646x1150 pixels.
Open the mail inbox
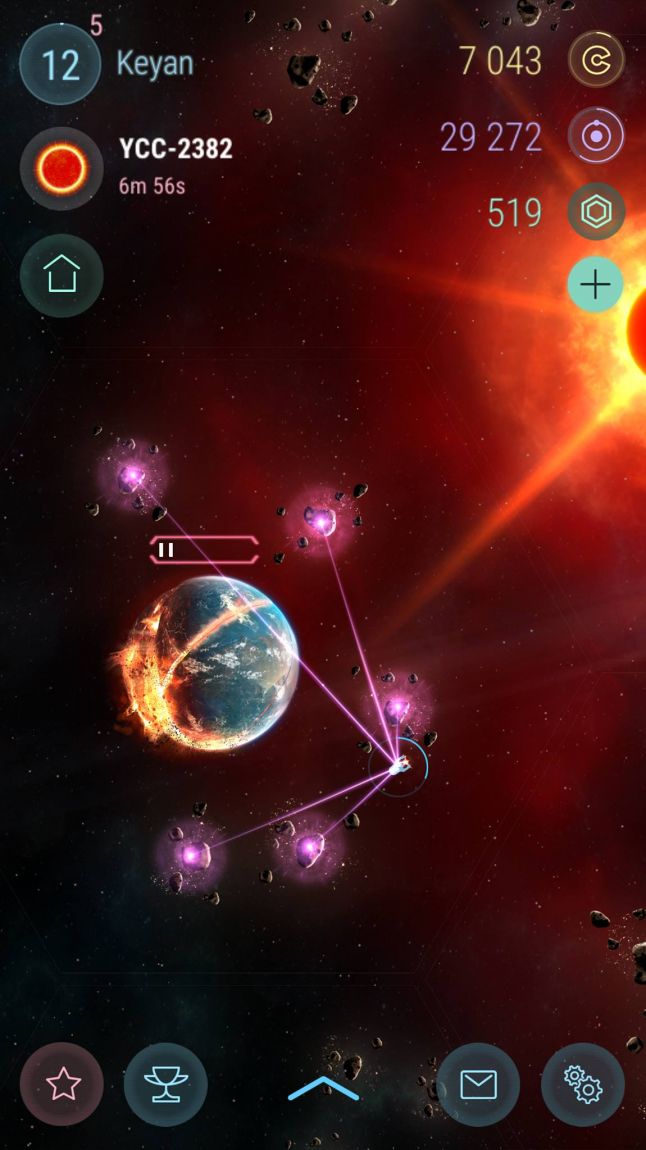478,1085
